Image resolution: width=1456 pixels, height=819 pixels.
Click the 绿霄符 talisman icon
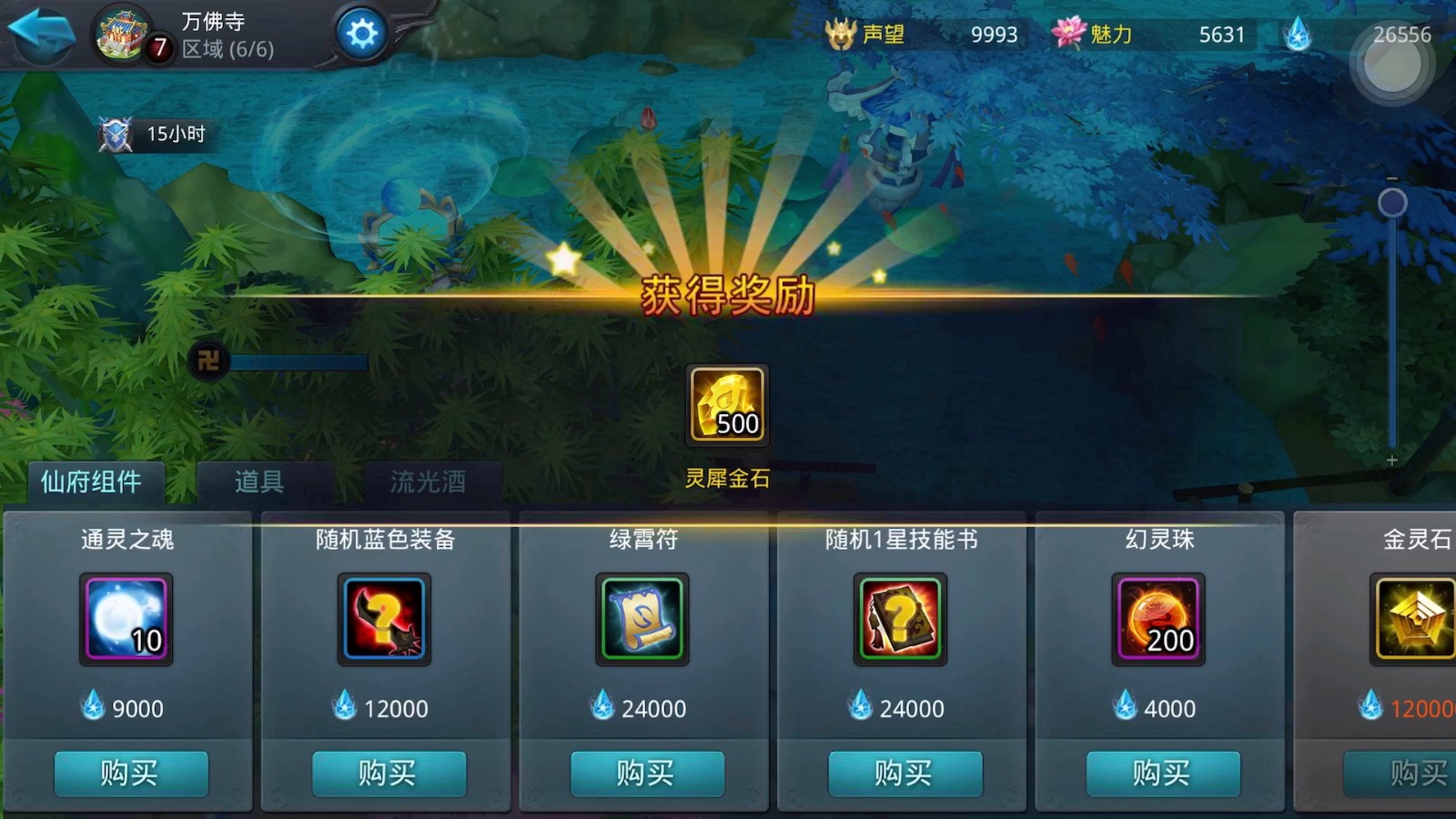pos(642,620)
